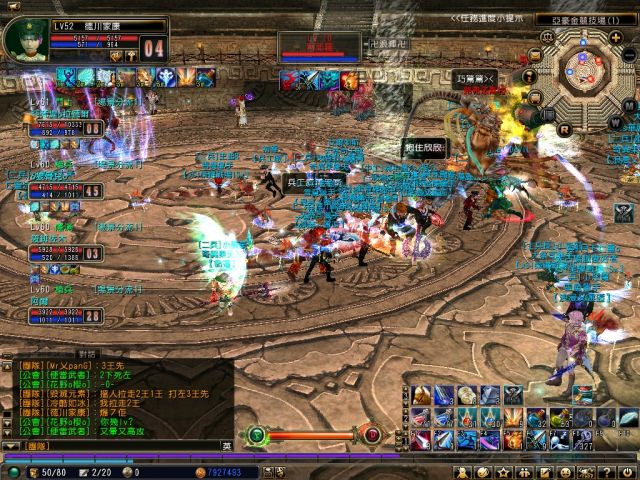
Task: Click the M button beside the minimap
Action: pyautogui.click(x=628, y=105)
